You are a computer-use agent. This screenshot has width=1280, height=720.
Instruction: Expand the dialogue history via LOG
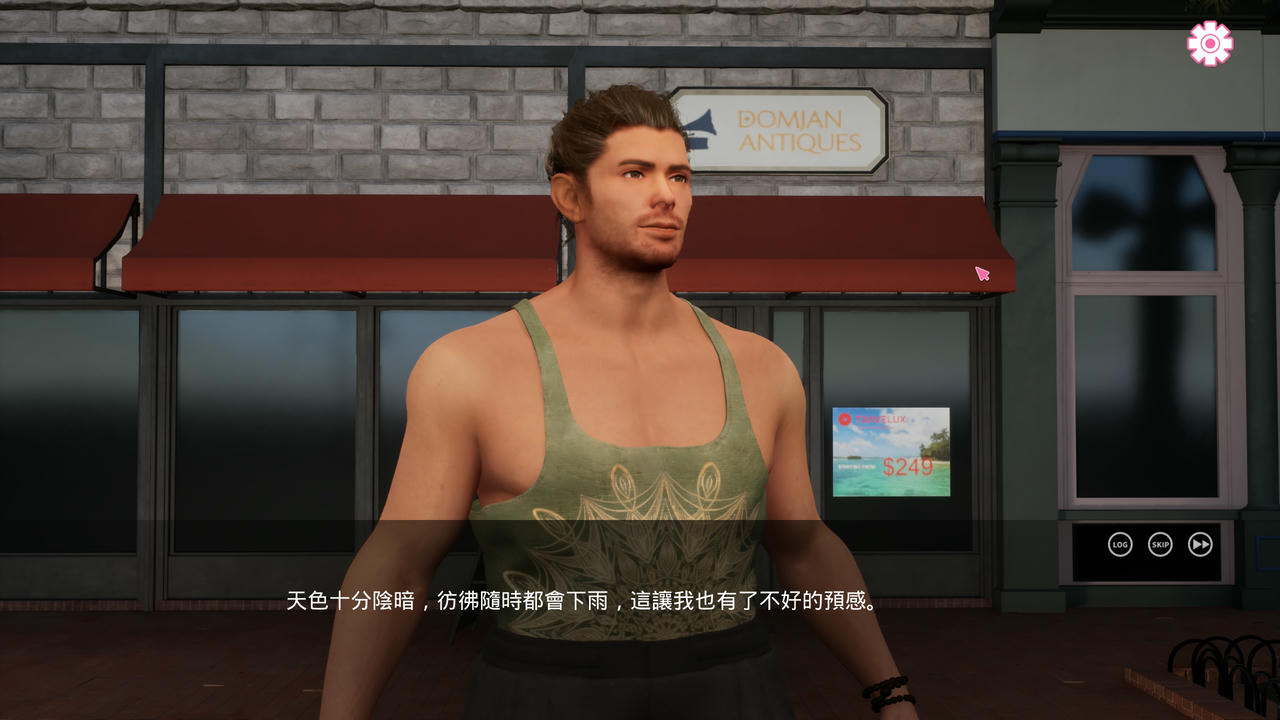tap(1120, 544)
